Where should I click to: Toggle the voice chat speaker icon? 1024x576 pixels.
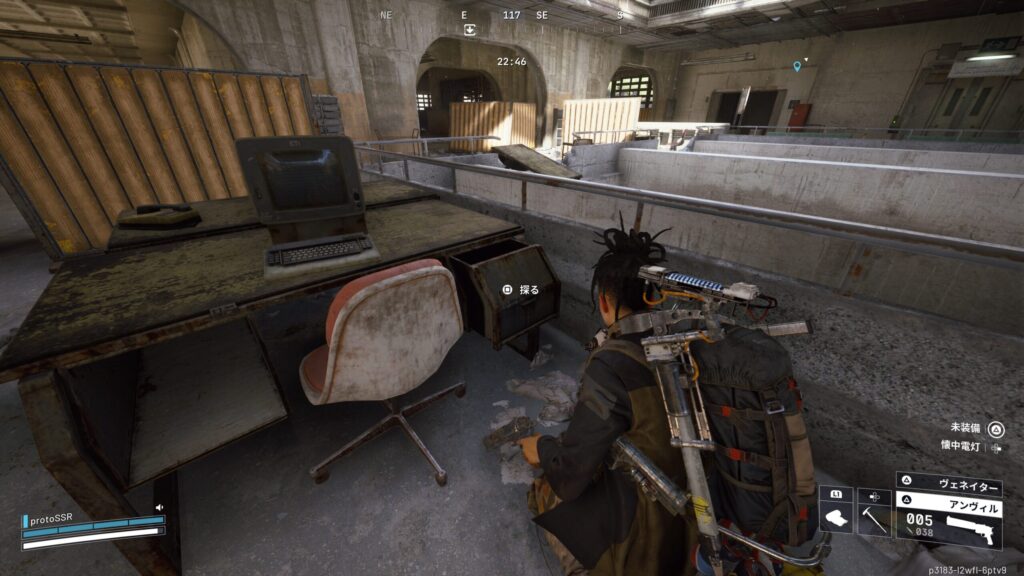(158, 507)
